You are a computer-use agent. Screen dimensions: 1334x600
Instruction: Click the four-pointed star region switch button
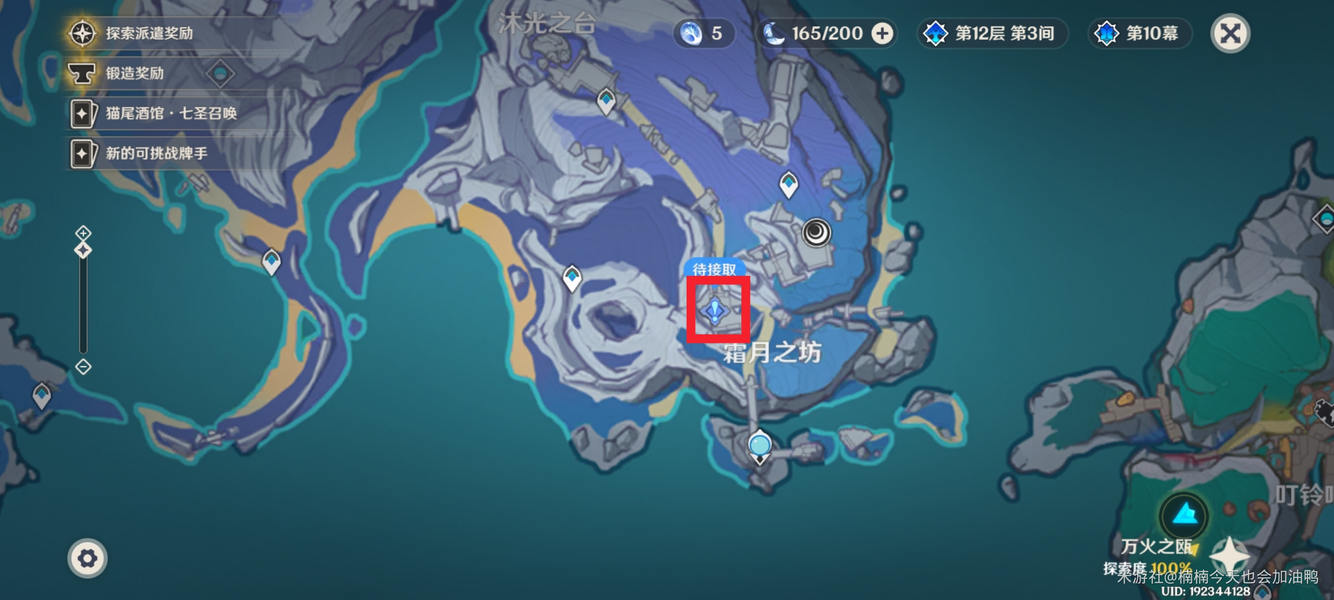pos(1229,555)
